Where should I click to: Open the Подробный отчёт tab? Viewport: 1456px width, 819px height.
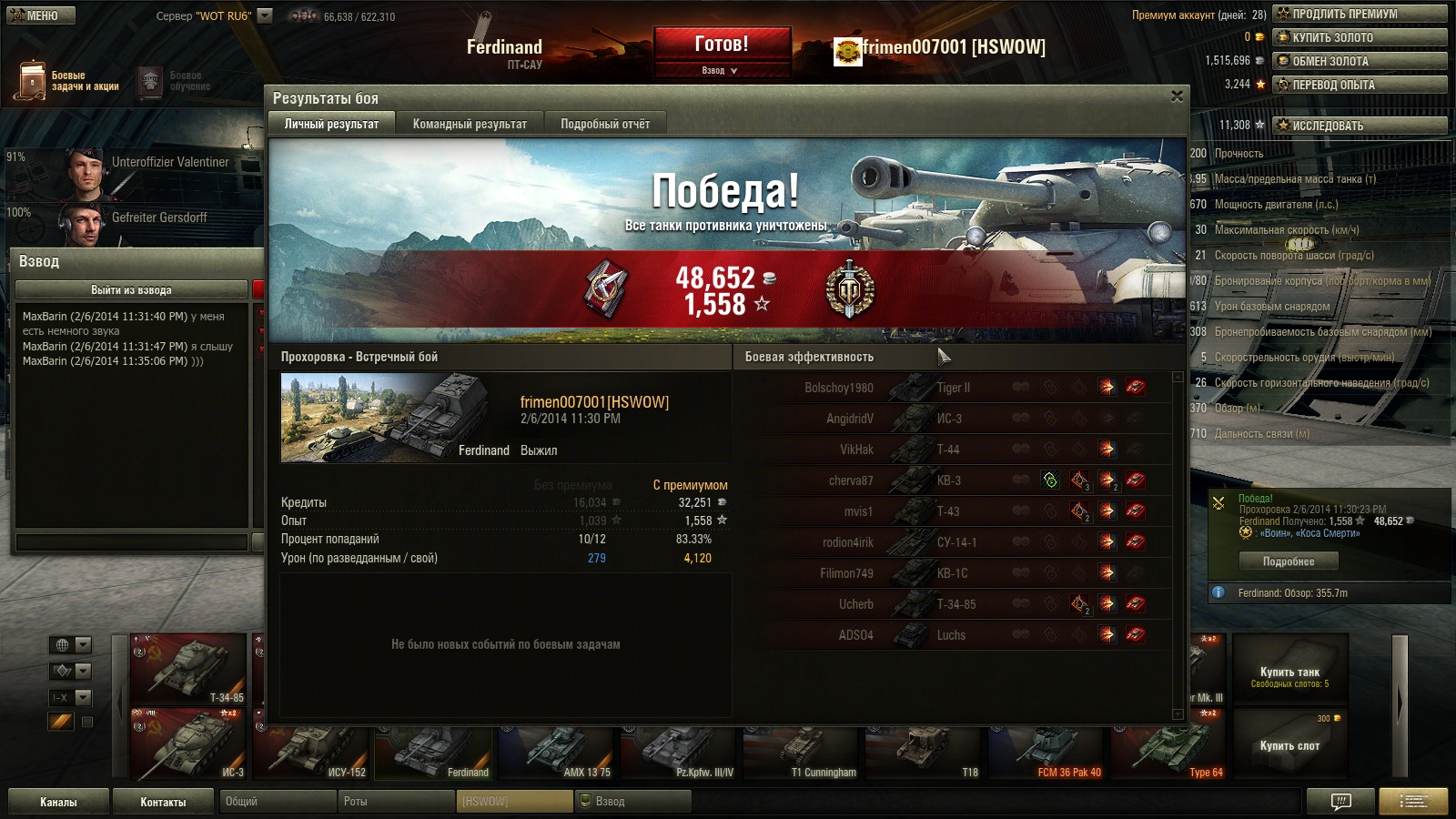[x=605, y=124]
